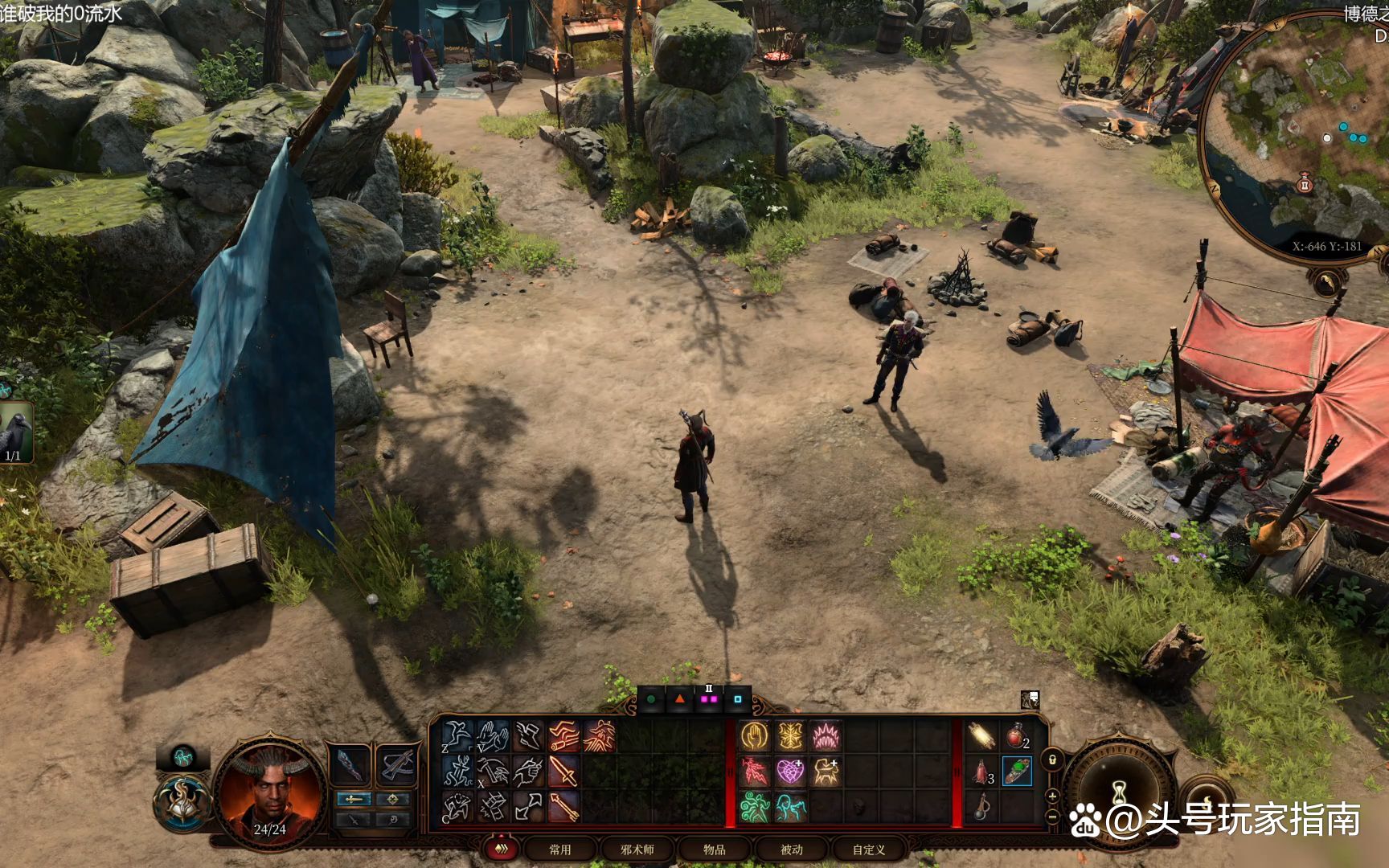Use the sword main-hand attack action
This screenshot has height=868, width=1389.
[x=563, y=772]
